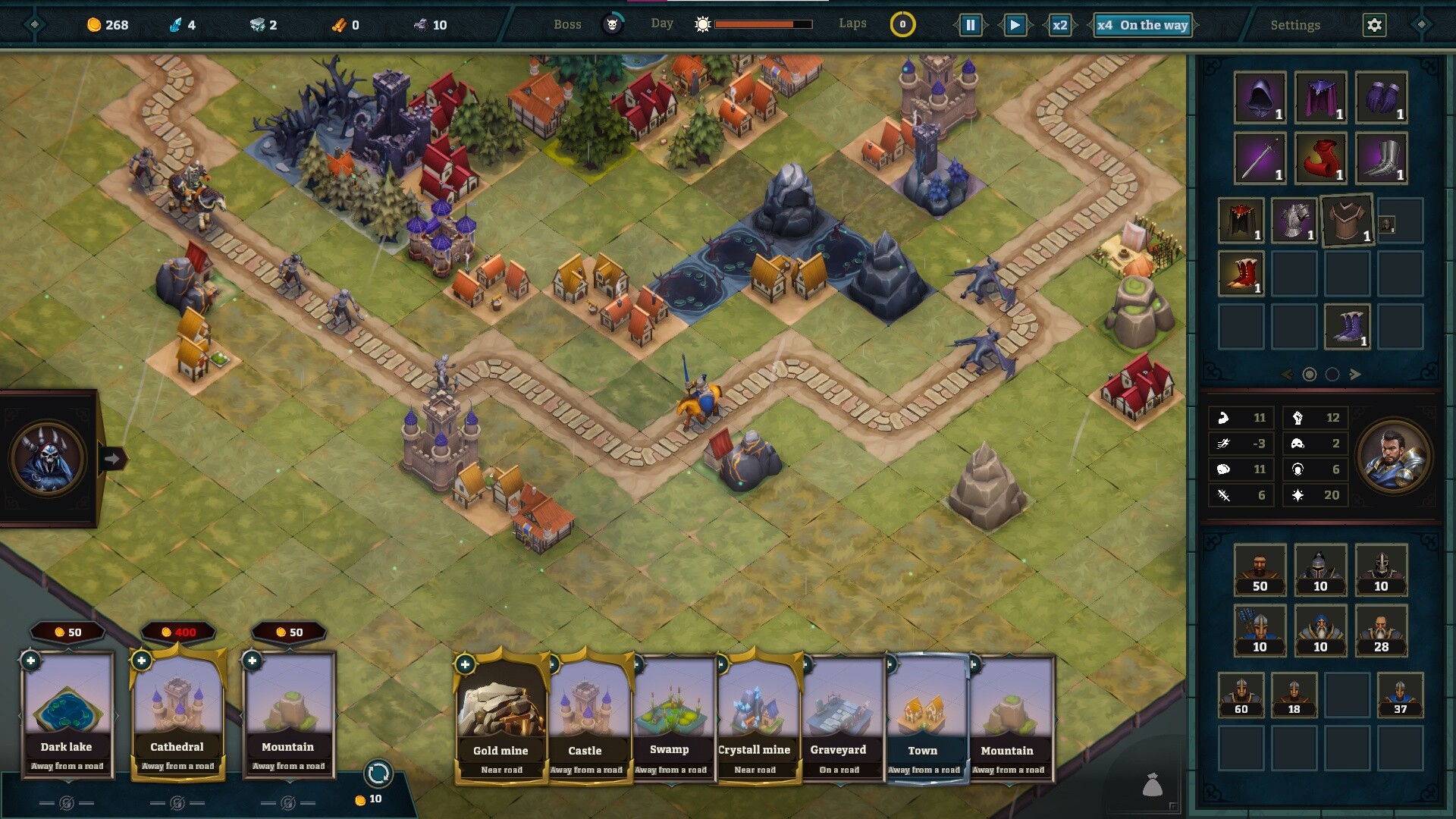This screenshot has width=1456, height=819.
Task: Pause the game with the pause button
Action: click(x=971, y=24)
